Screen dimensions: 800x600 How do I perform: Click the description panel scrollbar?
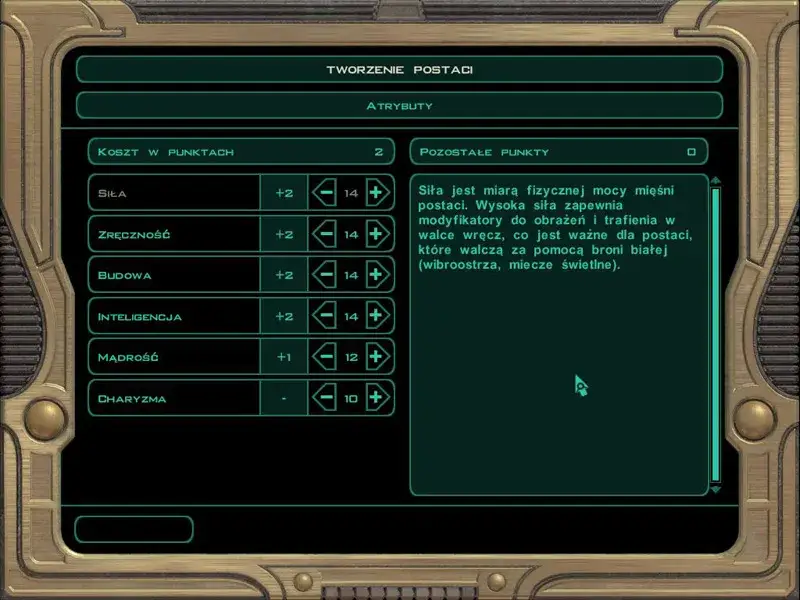(715, 335)
